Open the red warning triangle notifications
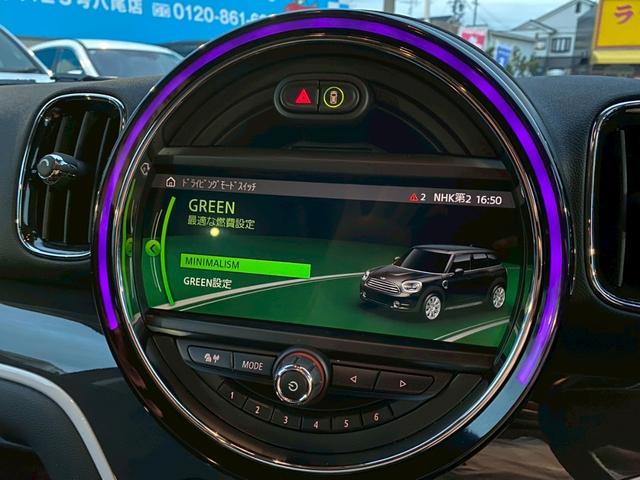Screen dimensions: 640x480 click(x=414, y=198)
